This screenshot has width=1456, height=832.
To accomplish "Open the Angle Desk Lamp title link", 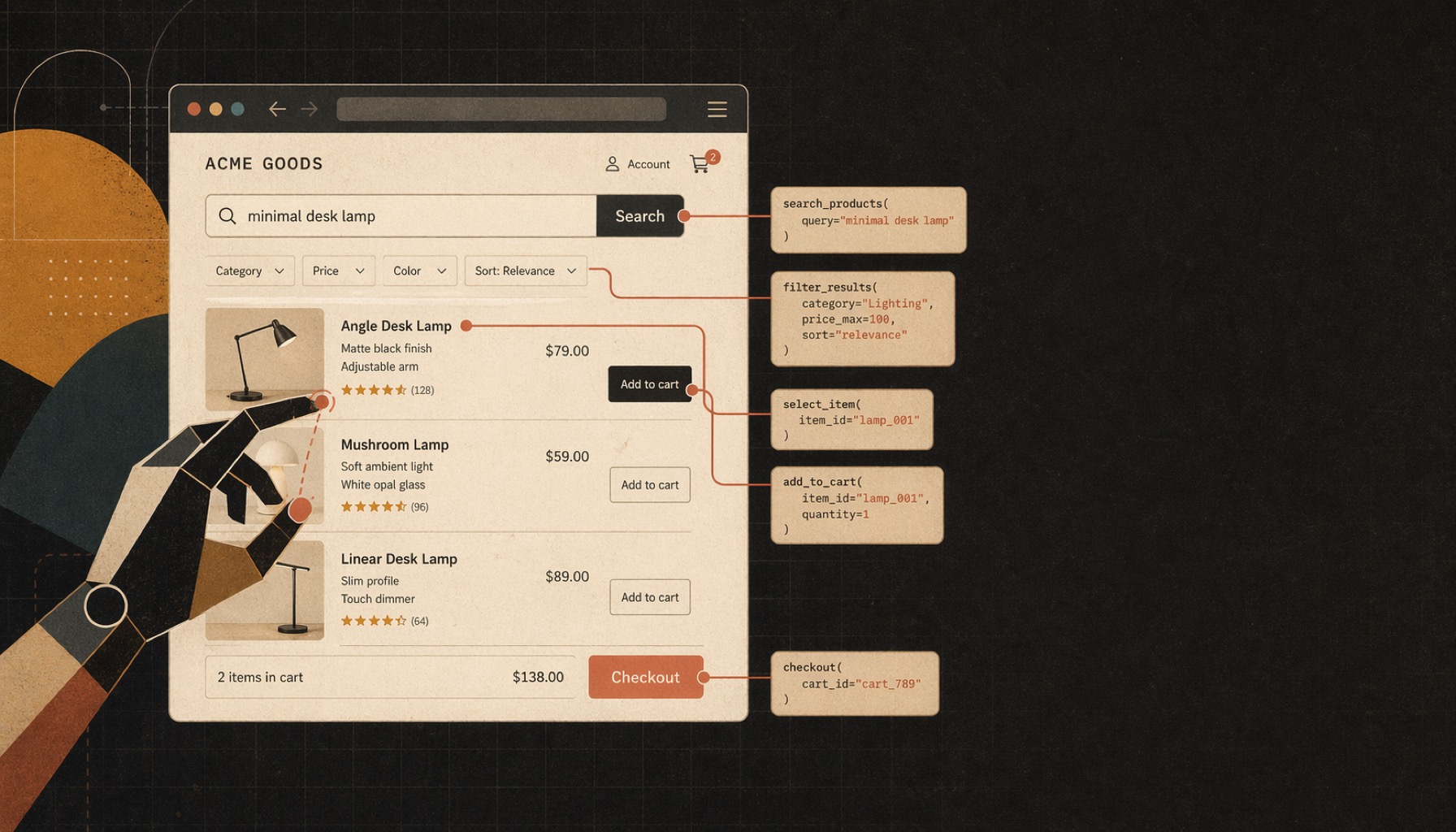I will pyautogui.click(x=396, y=326).
